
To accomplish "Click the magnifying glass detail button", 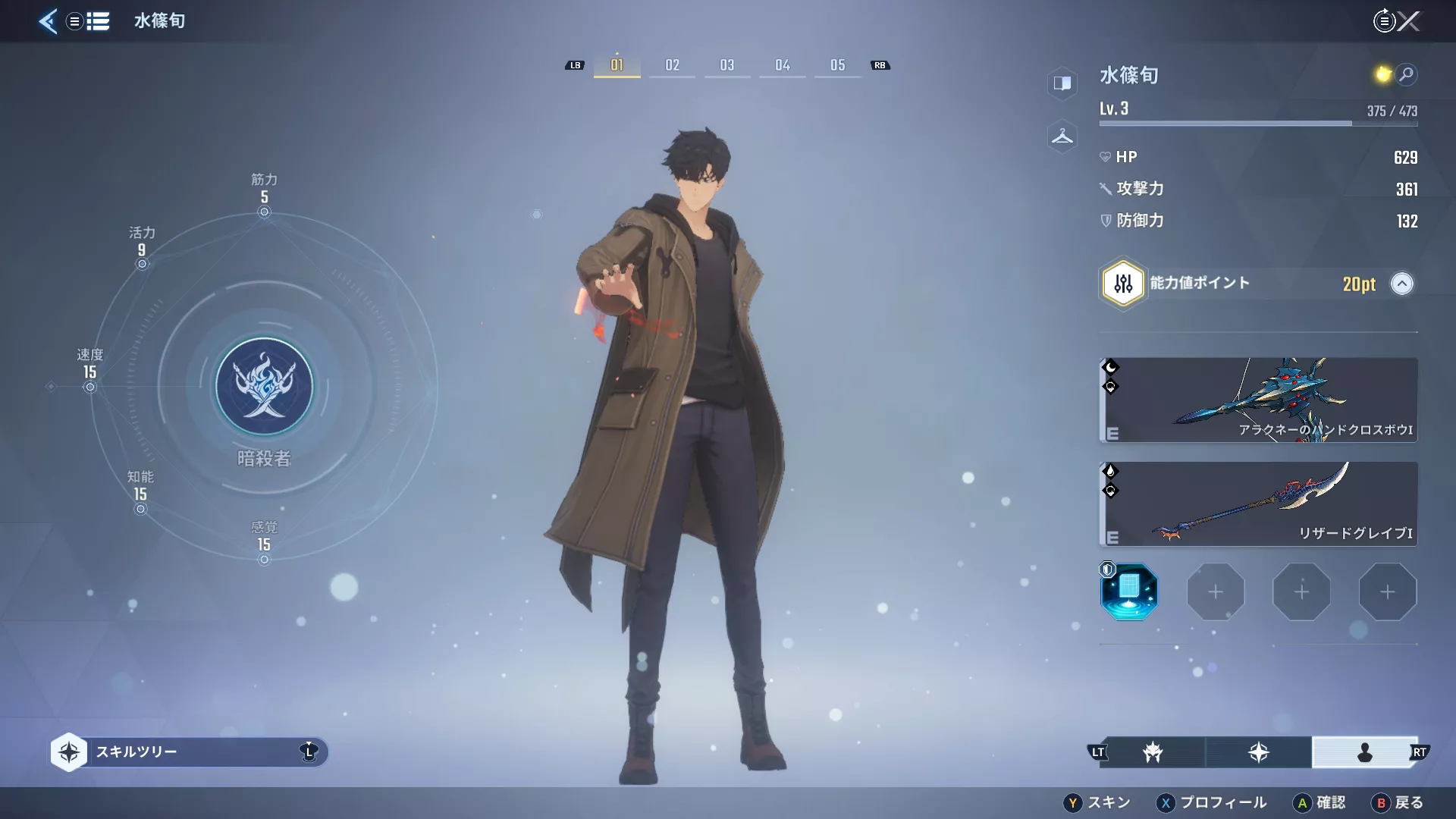I will click(x=1406, y=74).
